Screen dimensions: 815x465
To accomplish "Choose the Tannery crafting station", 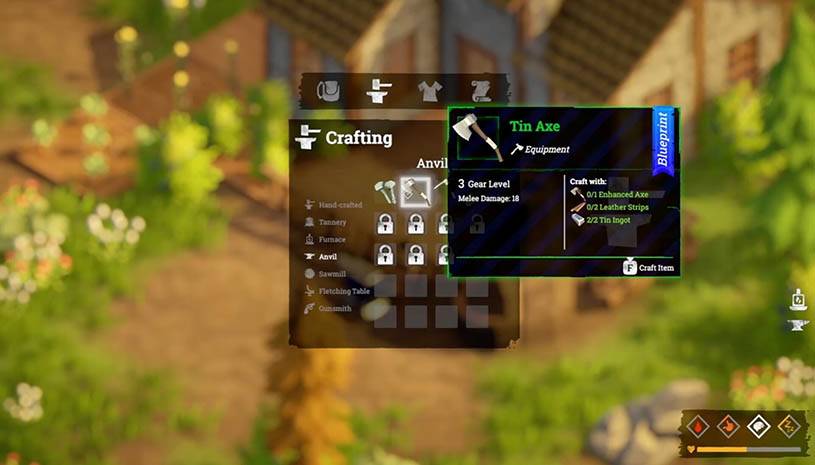I will [x=331, y=222].
